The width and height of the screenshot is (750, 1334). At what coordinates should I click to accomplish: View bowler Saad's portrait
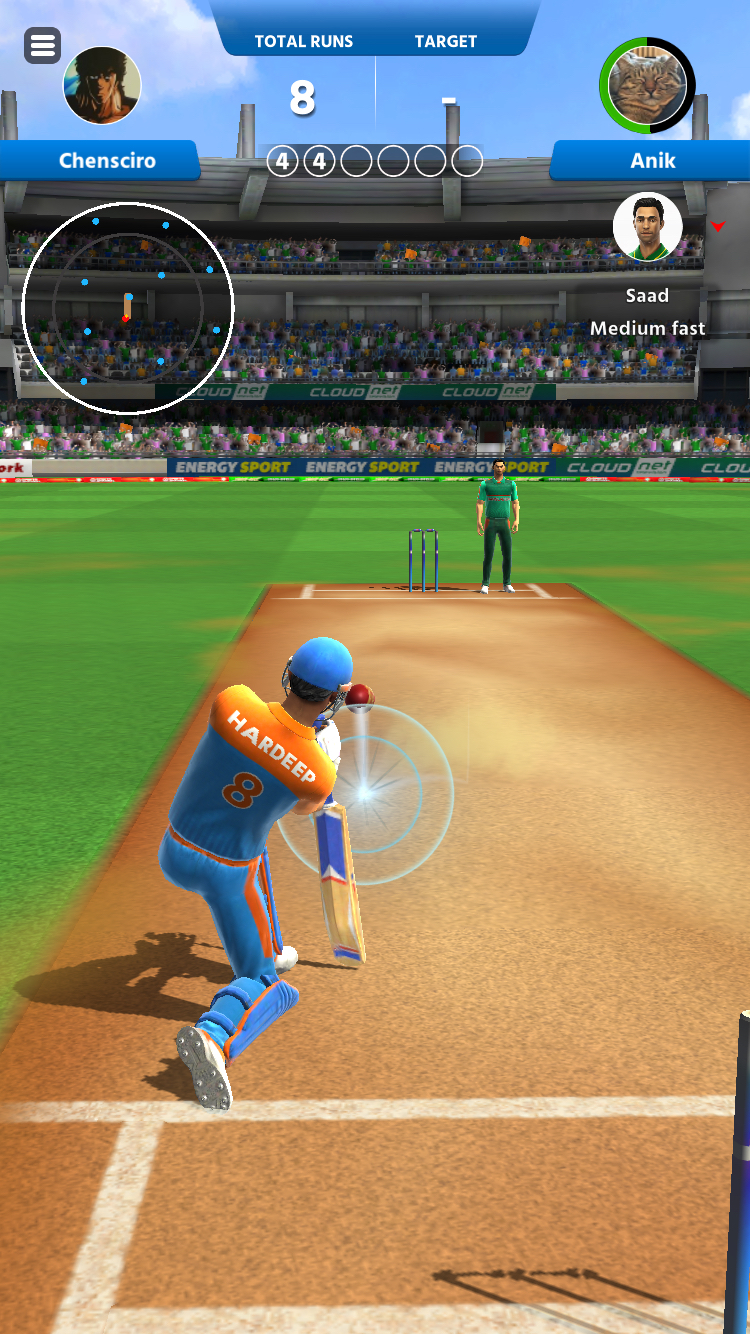point(648,227)
